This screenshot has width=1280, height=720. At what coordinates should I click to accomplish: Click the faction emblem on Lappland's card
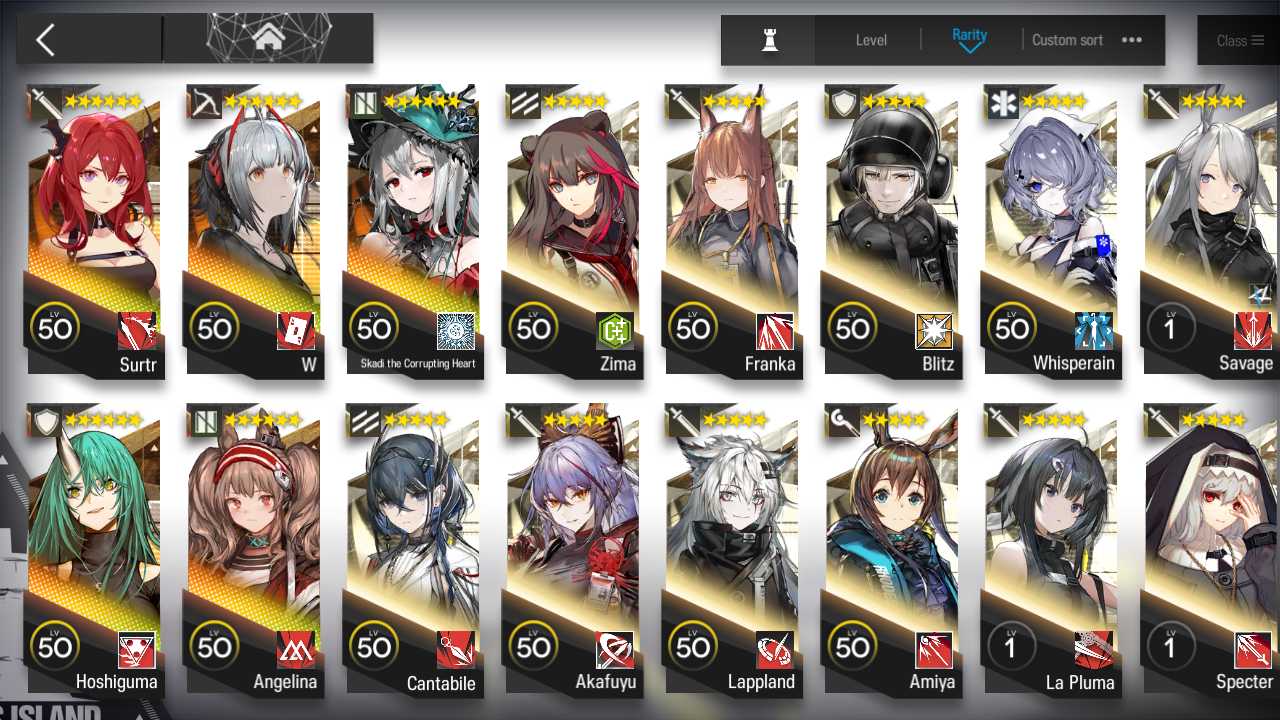777,649
